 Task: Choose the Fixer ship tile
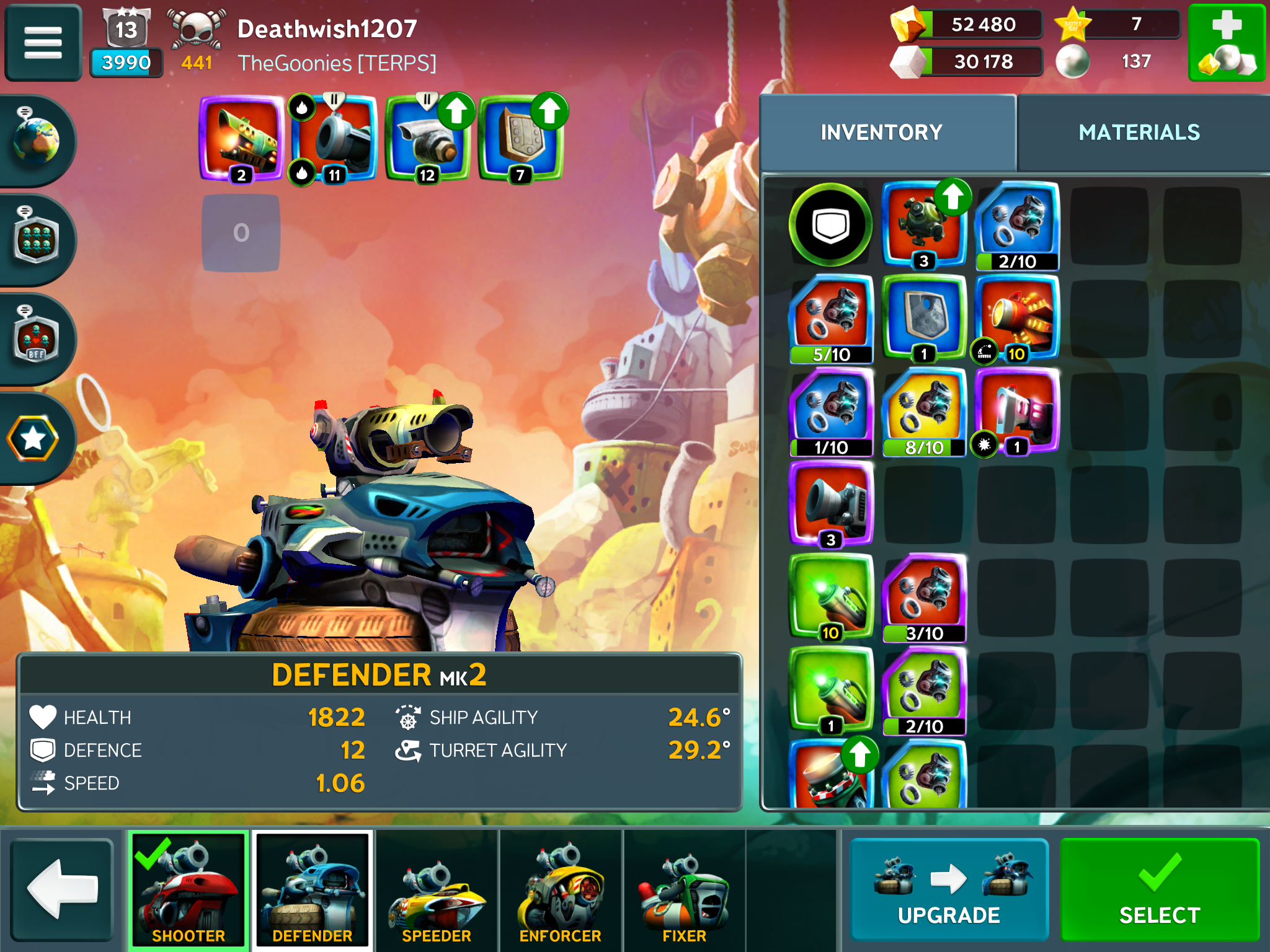pos(684,890)
